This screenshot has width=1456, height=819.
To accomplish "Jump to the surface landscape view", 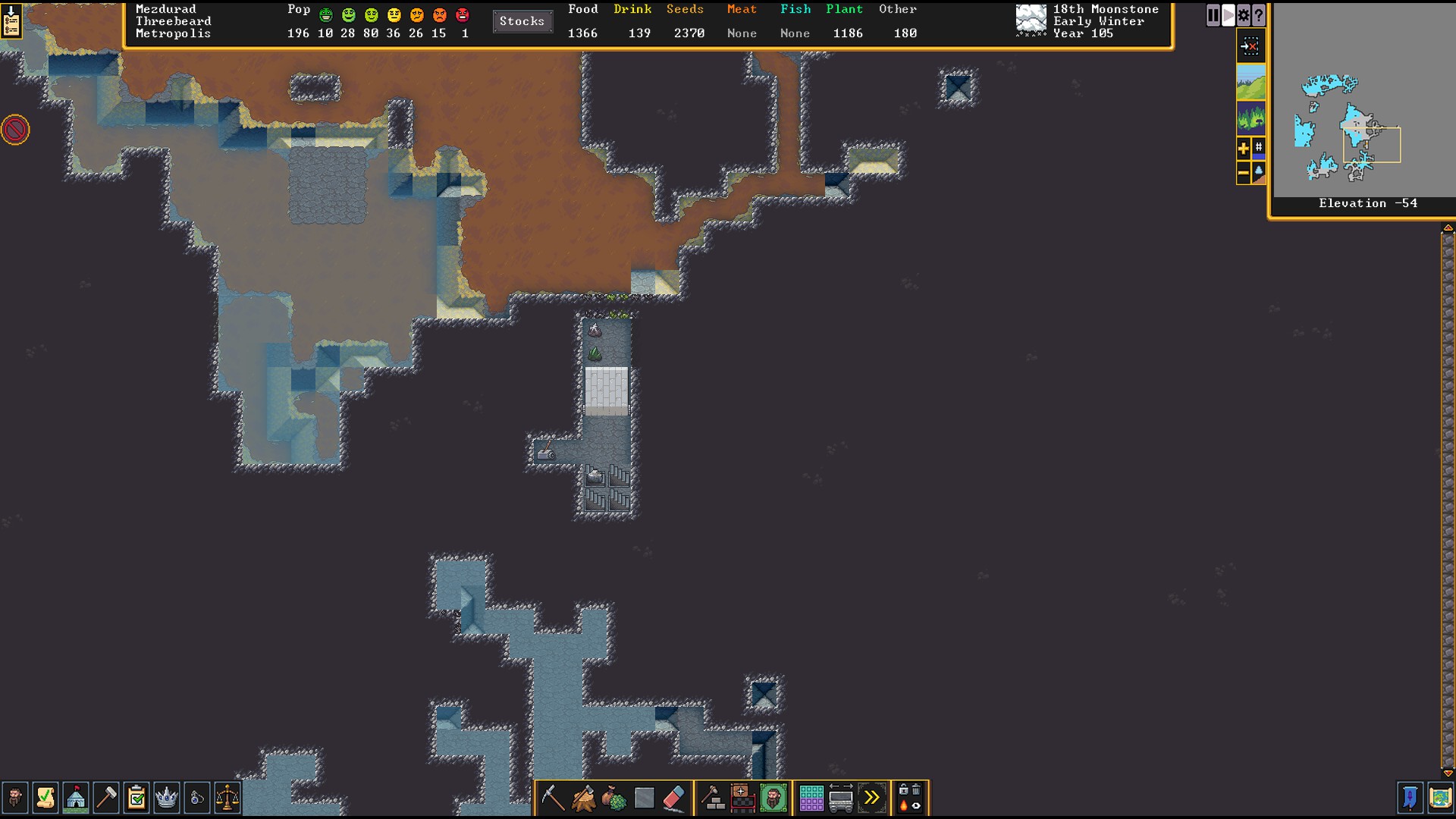I will pos(1250,82).
